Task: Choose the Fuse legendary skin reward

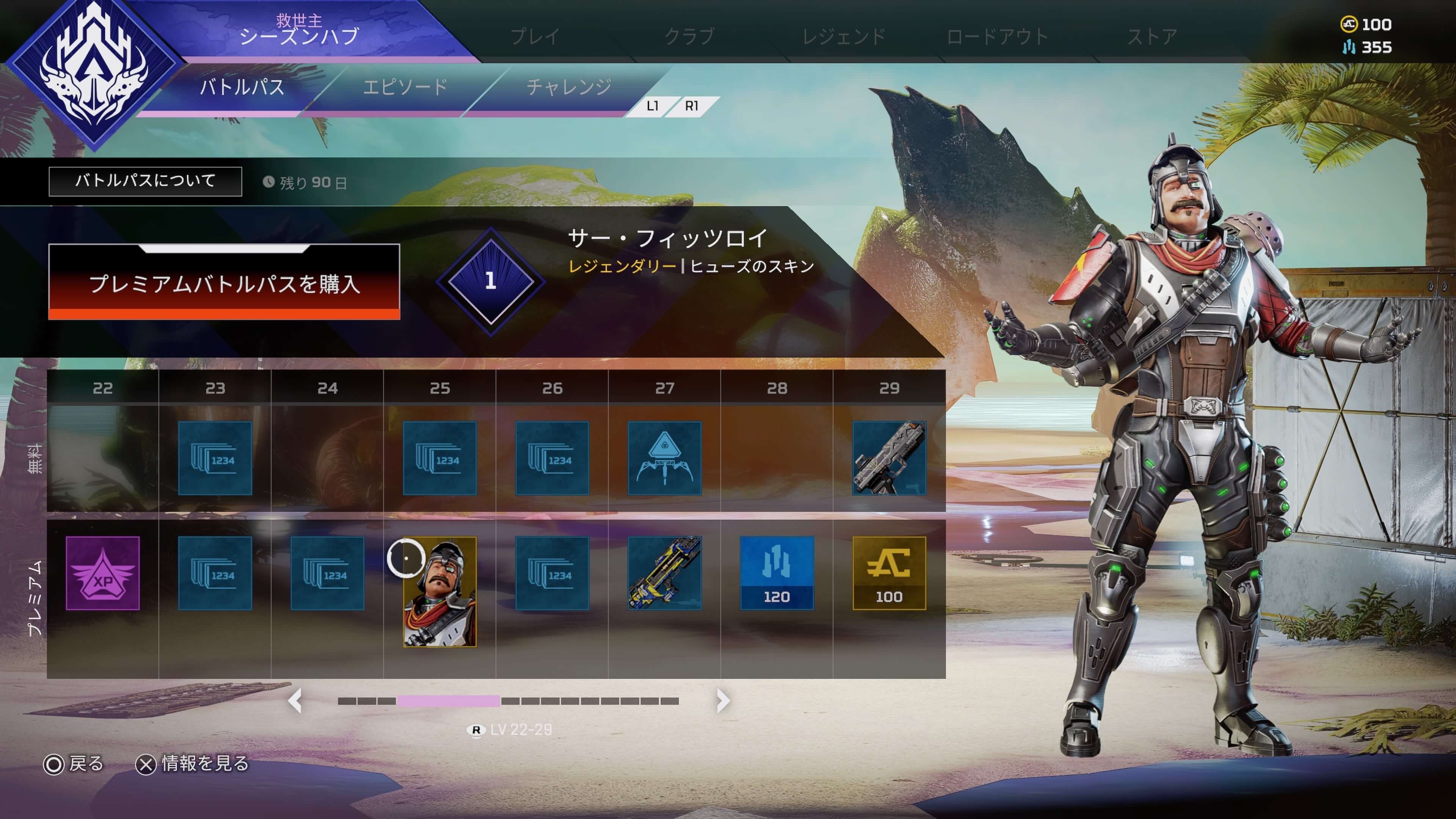Action: (x=440, y=591)
